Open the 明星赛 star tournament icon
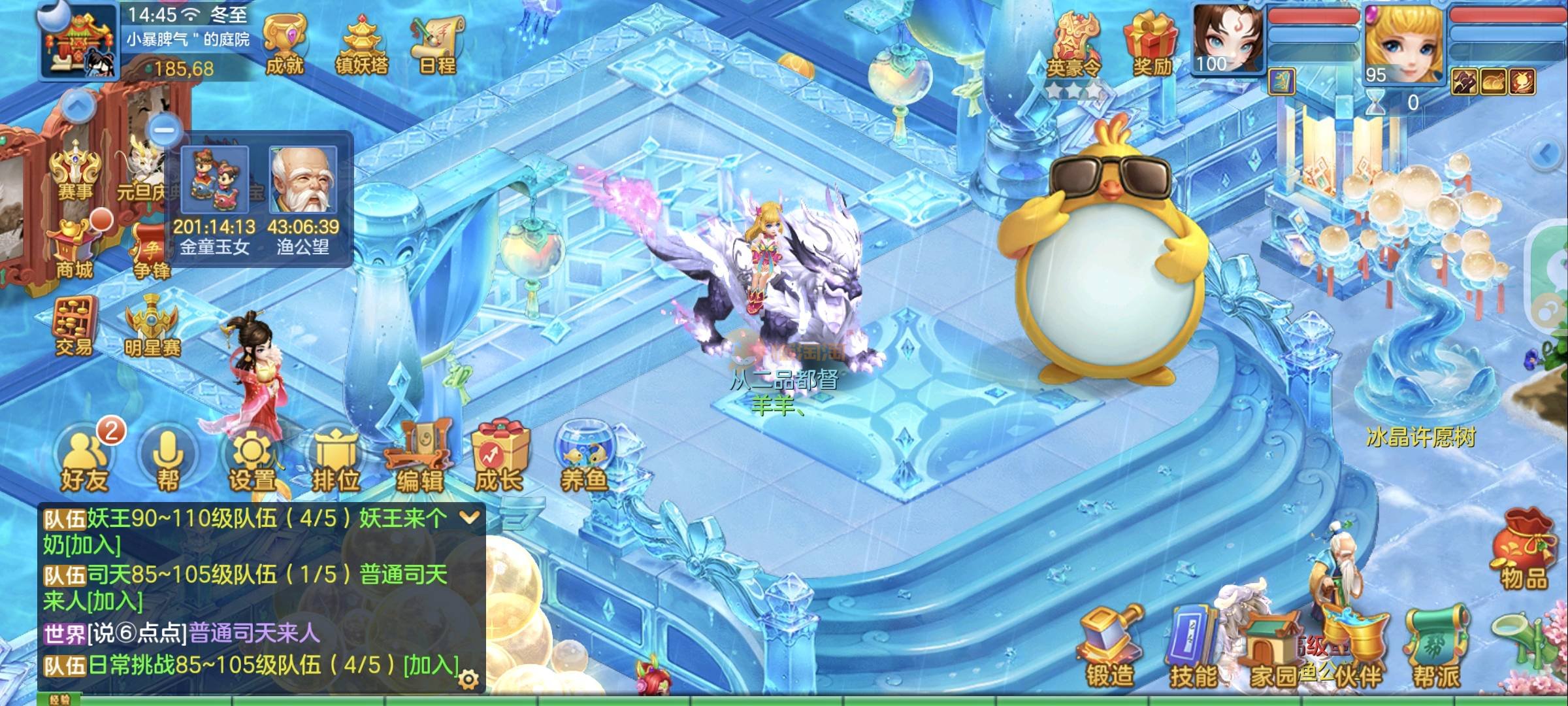This screenshot has width=1568, height=706. (152, 327)
